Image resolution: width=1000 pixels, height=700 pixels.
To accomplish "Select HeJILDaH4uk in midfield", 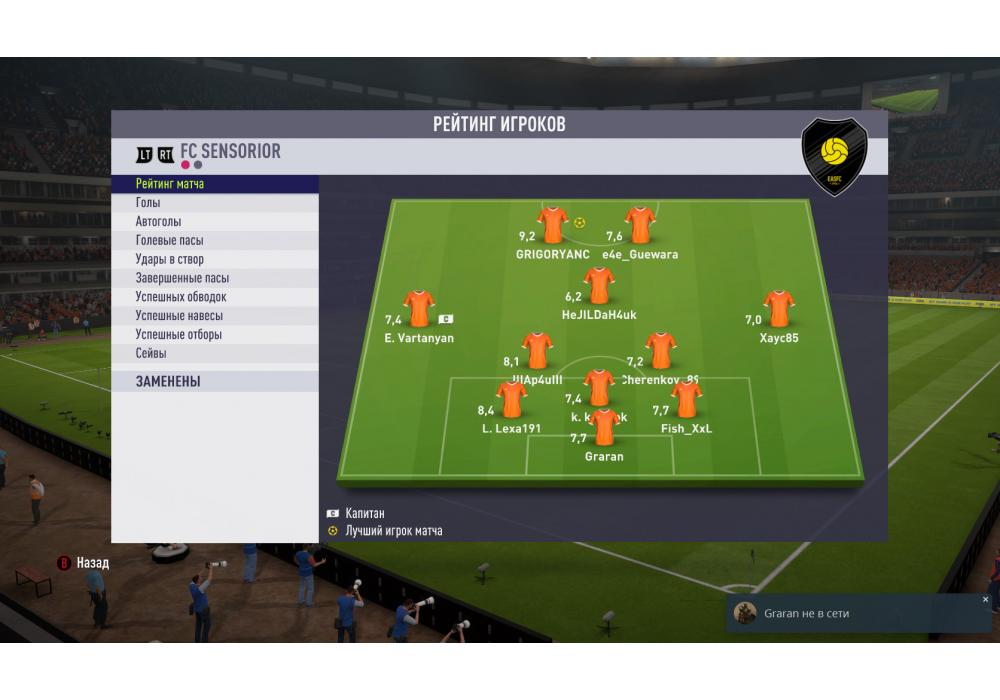I will tap(599, 285).
